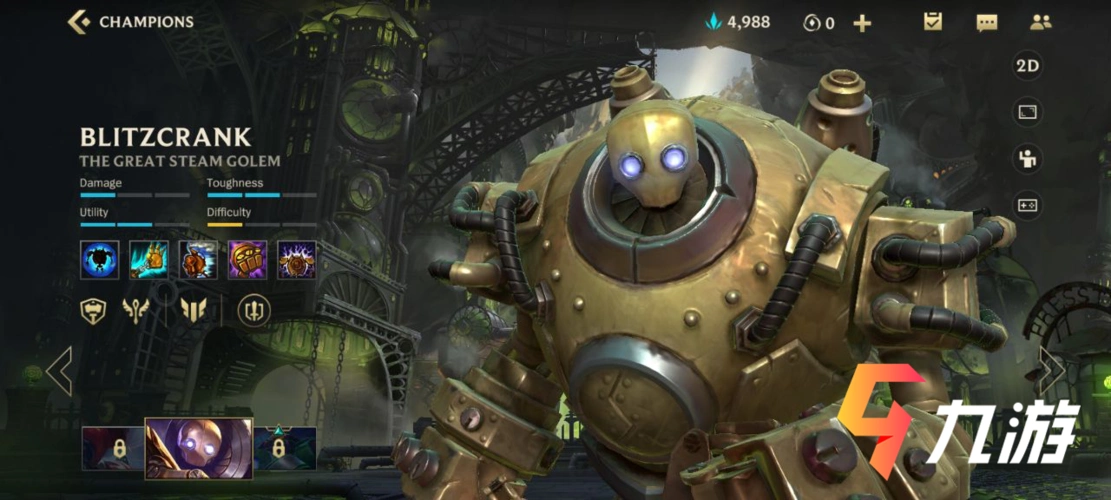Image resolution: width=1111 pixels, height=500 pixels.
Task: Open the champion emote pose button
Action: 1028,158
